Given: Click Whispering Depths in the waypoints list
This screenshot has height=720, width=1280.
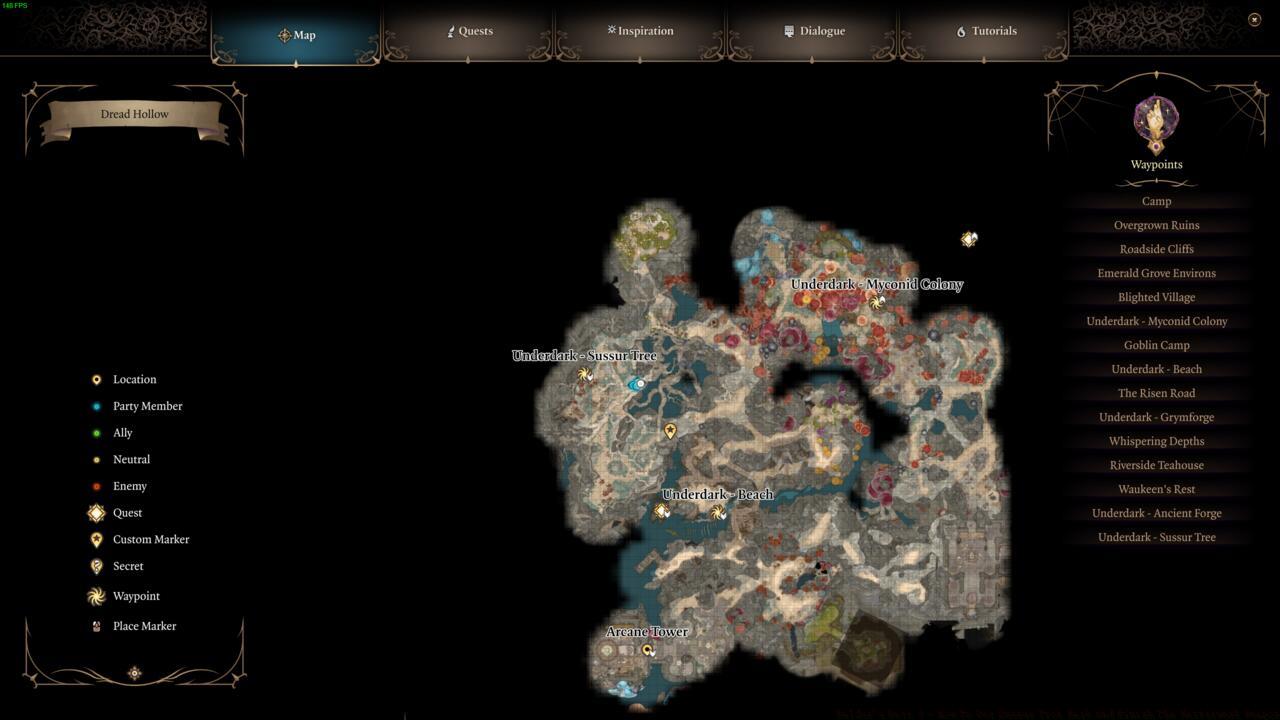Looking at the screenshot, I should (x=1156, y=441).
